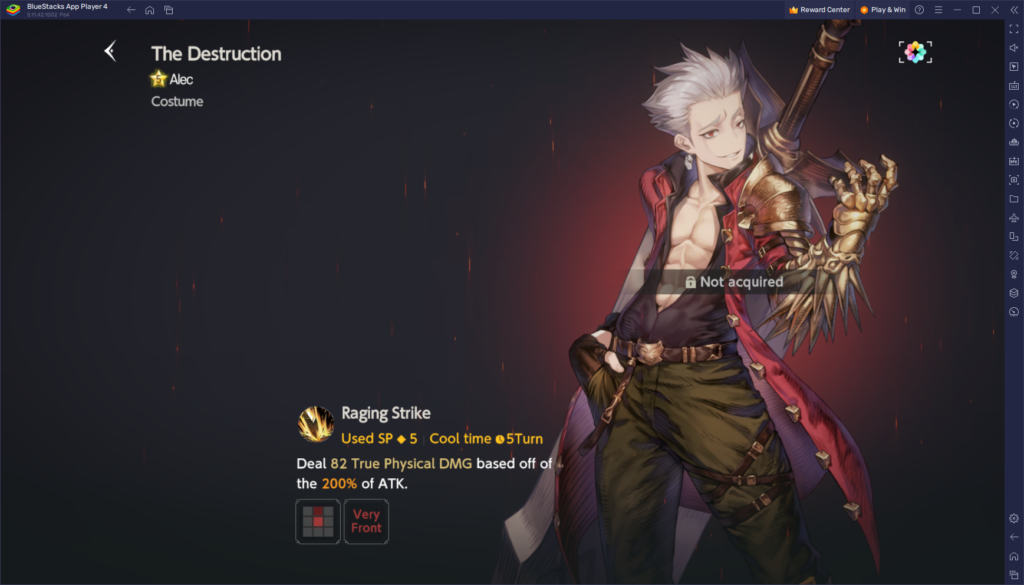
Task: Select the skill range grid tile
Action: (x=318, y=521)
